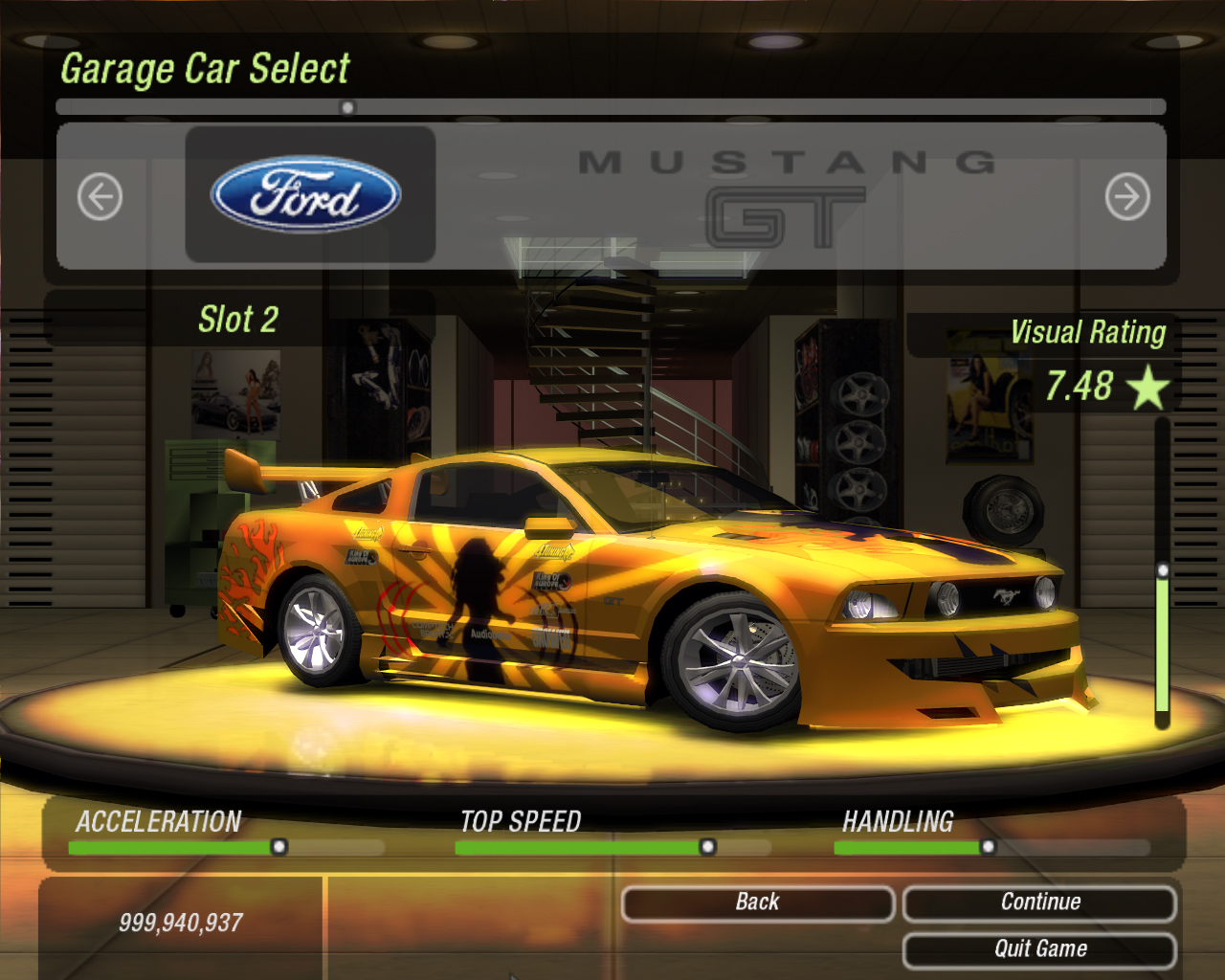Viewport: 1225px width, 980px height.
Task: Show the next garage car
Action: point(1127,197)
